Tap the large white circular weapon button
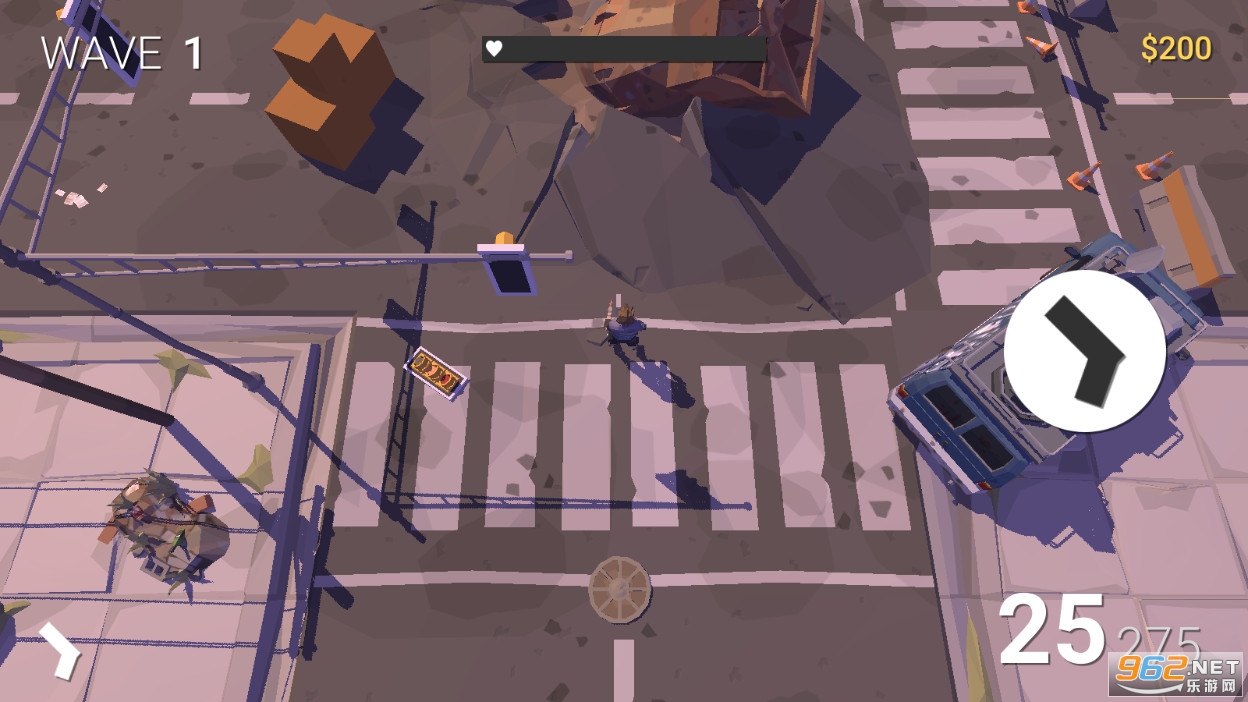This screenshot has height=702, width=1248. [x=1084, y=351]
